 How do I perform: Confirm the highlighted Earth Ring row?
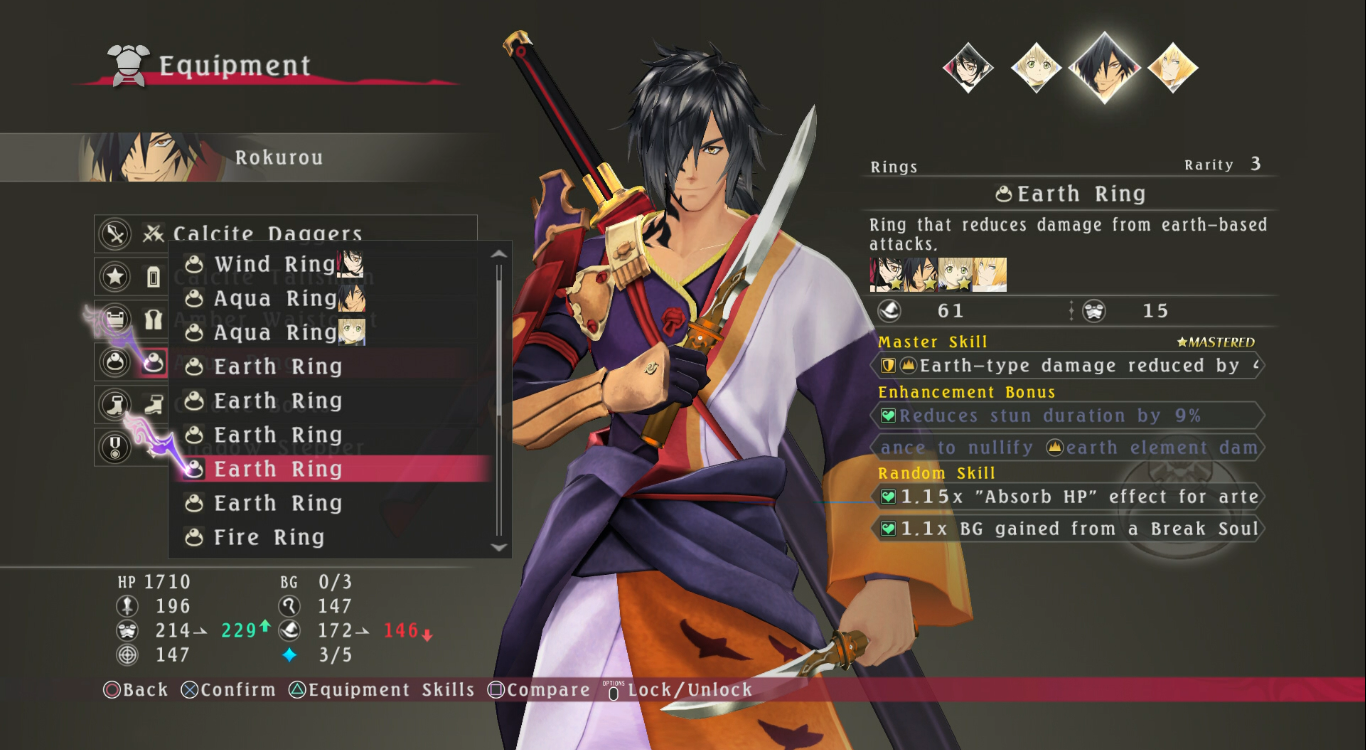click(x=278, y=469)
